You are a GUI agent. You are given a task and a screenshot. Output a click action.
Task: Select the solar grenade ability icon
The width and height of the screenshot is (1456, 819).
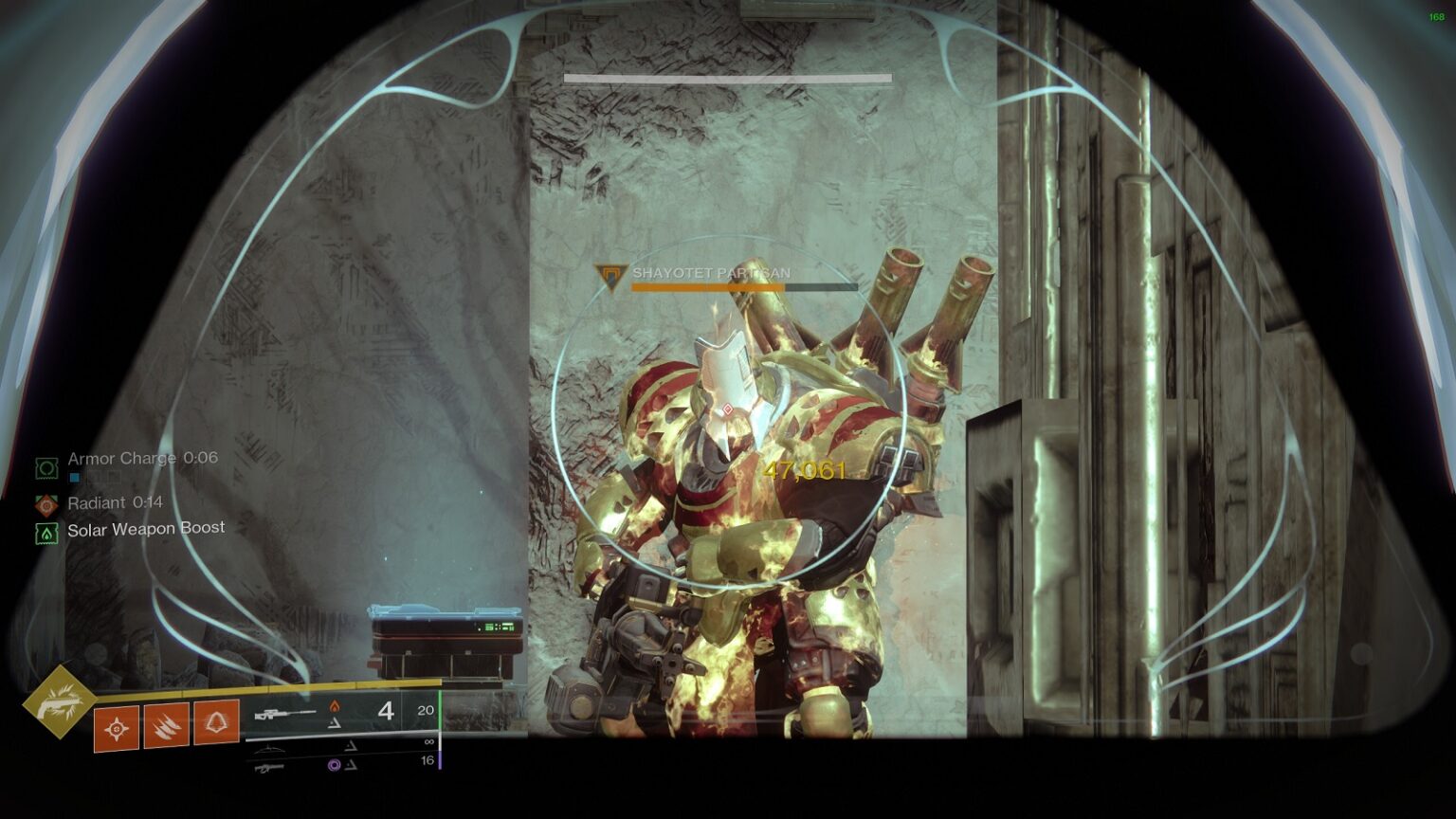(x=117, y=729)
